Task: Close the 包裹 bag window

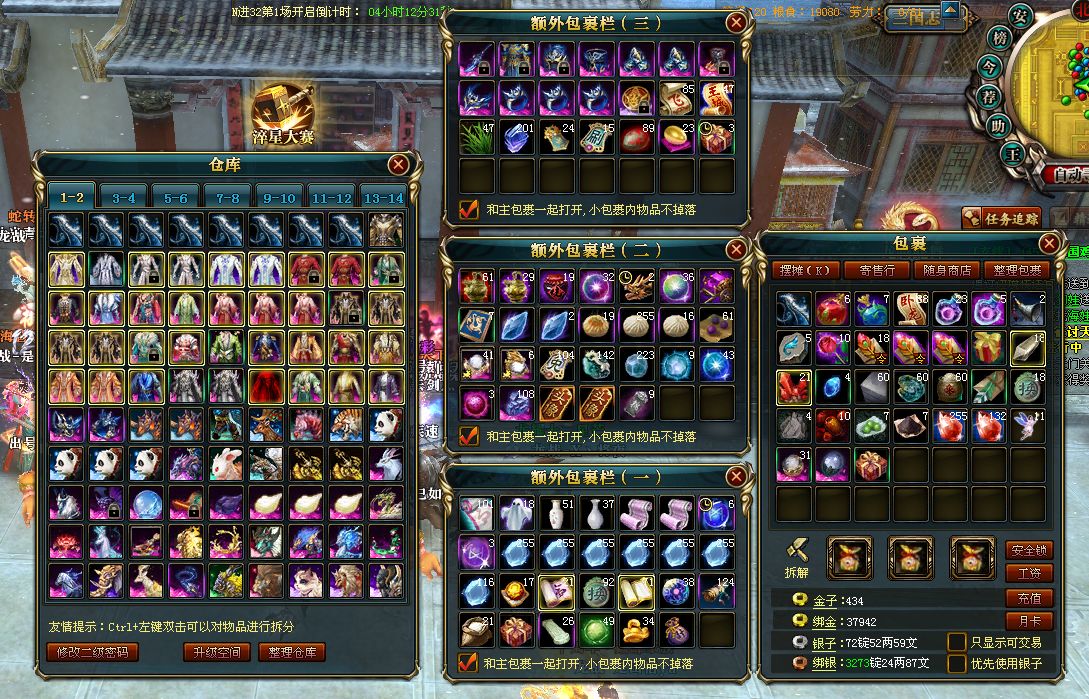Action: click(1049, 243)
